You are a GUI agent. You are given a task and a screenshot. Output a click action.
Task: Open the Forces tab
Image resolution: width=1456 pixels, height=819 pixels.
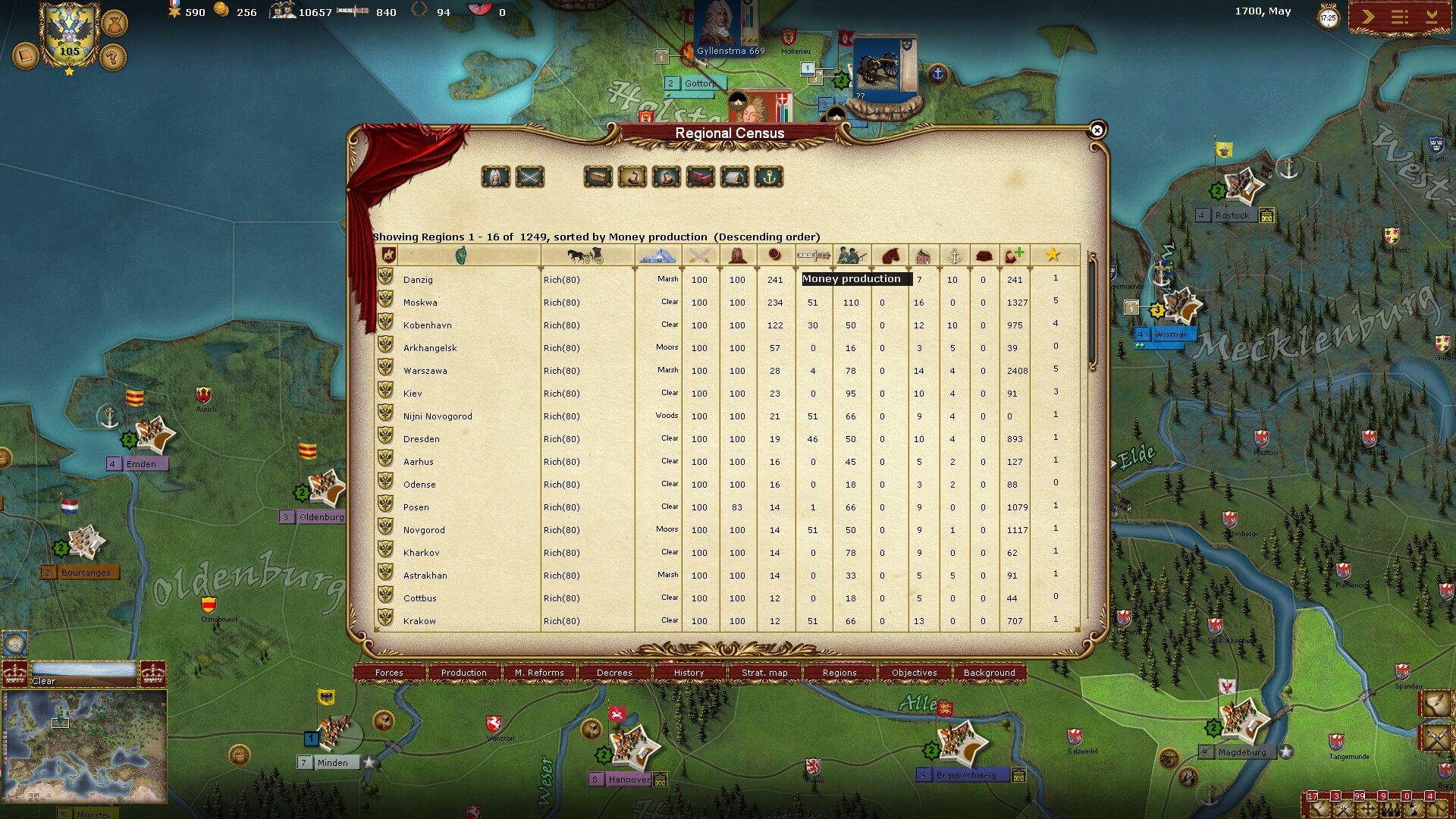pos(389,673)
